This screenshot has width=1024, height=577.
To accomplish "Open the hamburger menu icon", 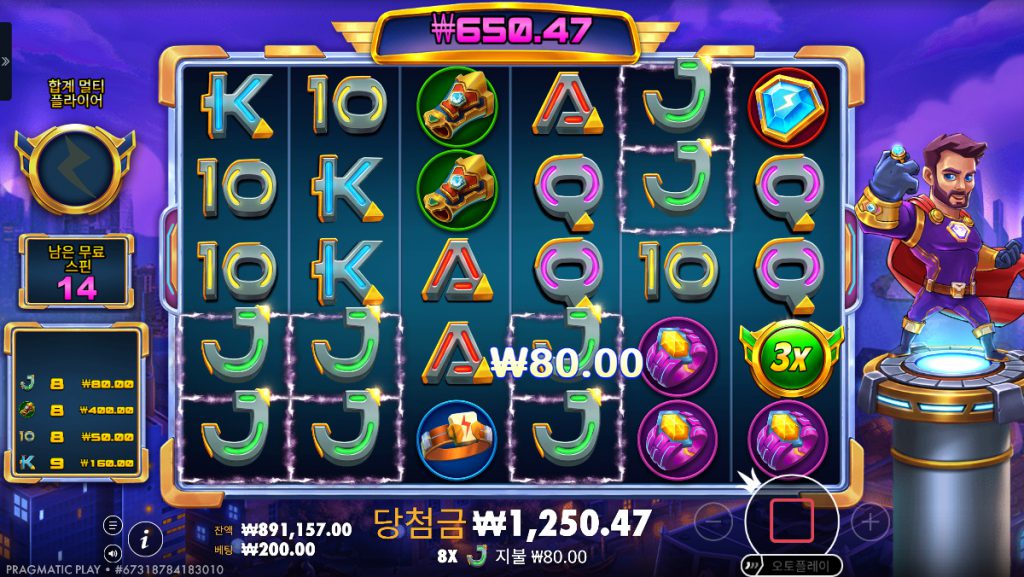I will click(112, 525).
